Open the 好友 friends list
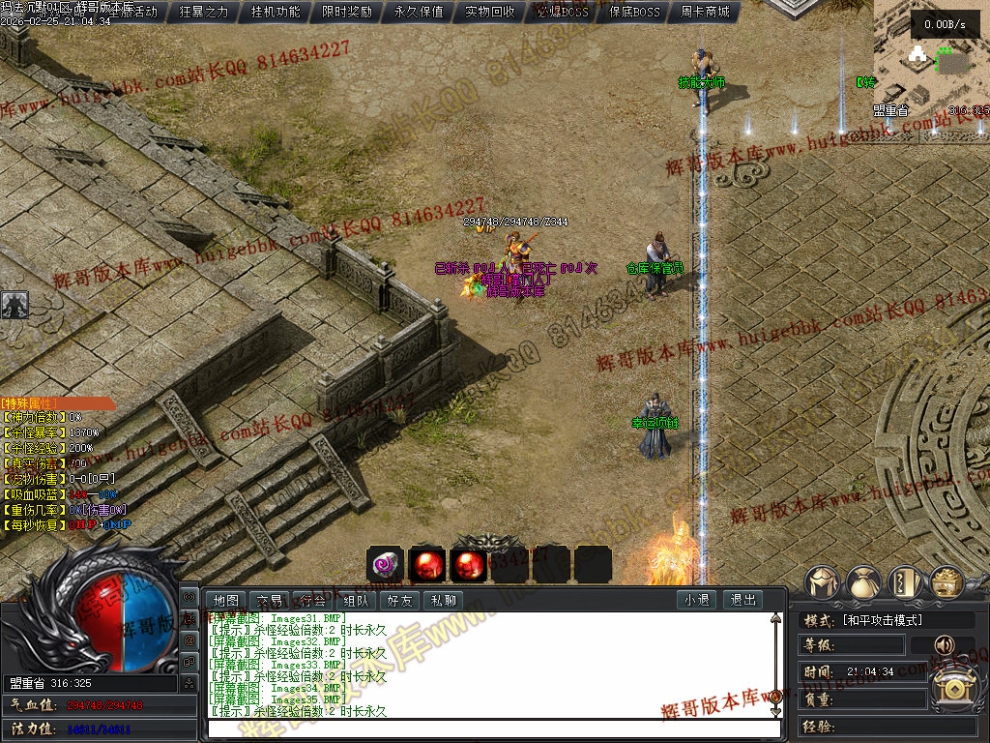990x743 pixels. (x=399, y=601)
